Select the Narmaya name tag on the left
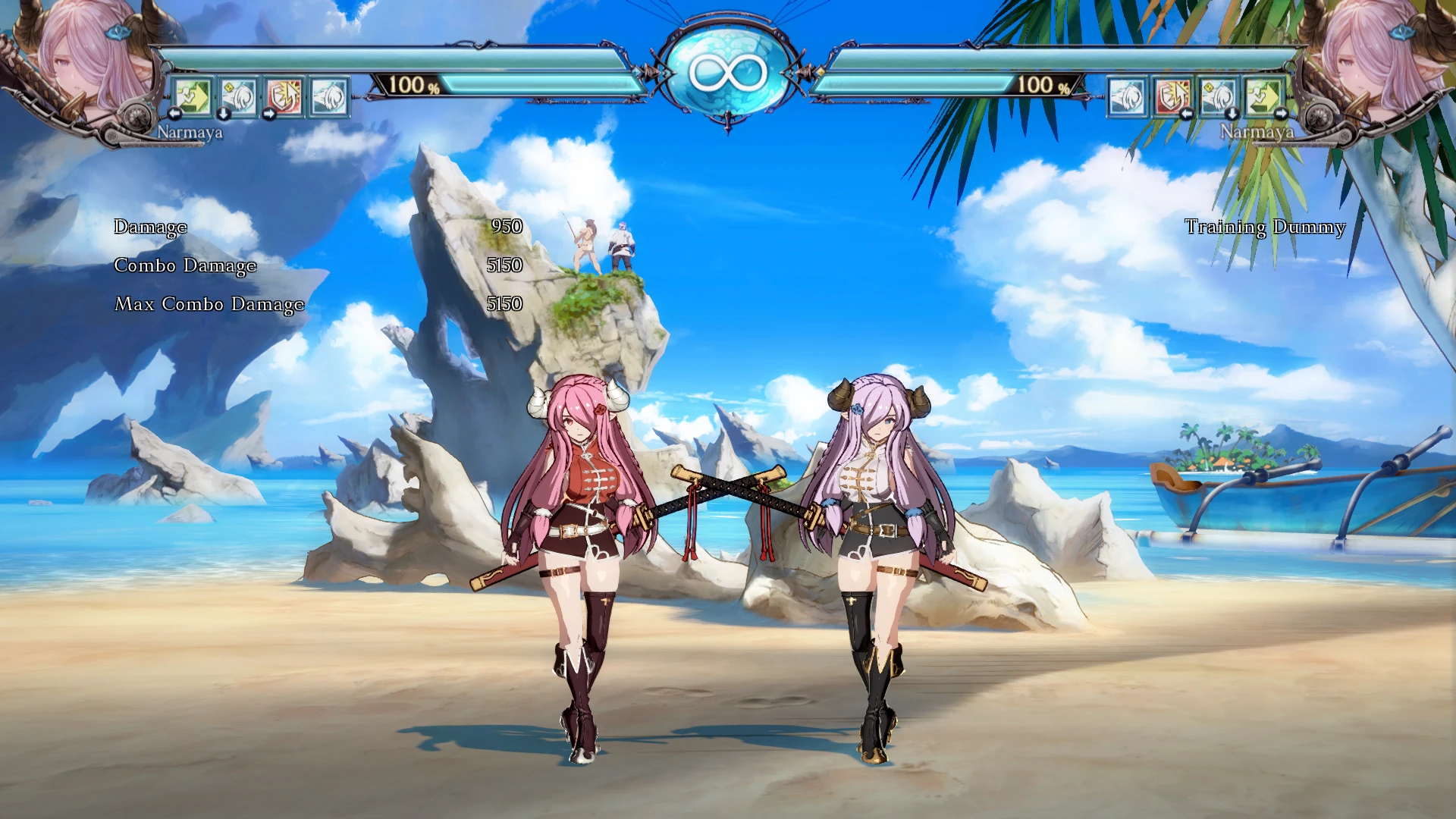Viewport: 1456px width, 819px height. click(x=189, y=133)
